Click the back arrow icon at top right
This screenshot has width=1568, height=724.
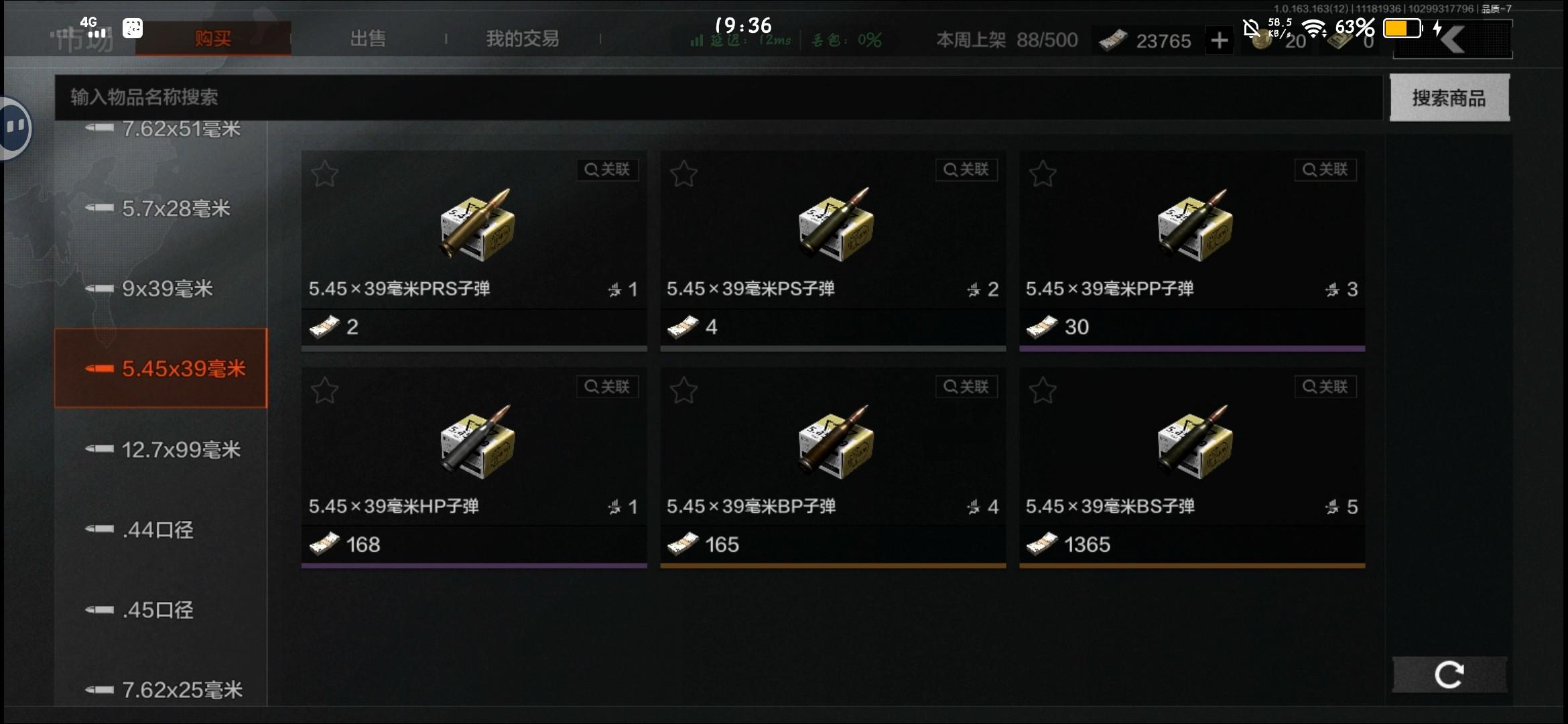tap(1452, 38)
